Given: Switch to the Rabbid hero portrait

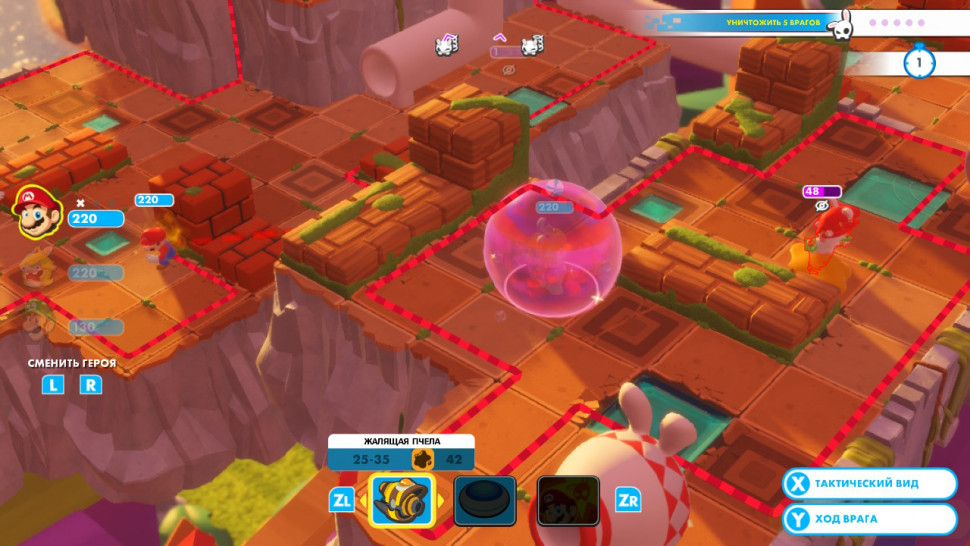Looking at the screenshot, I should pos(36,270).
